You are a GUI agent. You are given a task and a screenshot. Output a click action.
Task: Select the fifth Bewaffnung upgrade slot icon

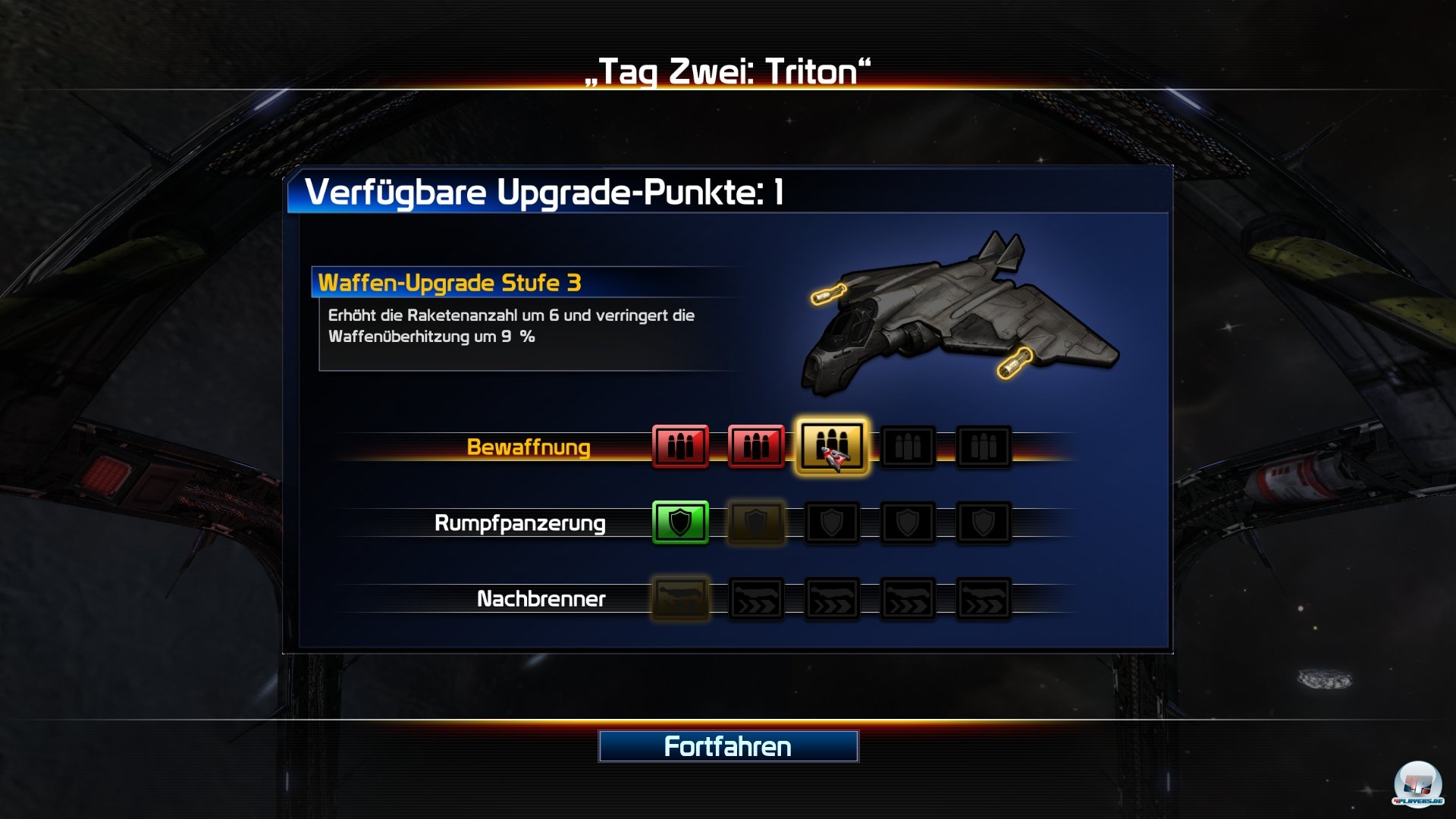click(x=983, y=447)
